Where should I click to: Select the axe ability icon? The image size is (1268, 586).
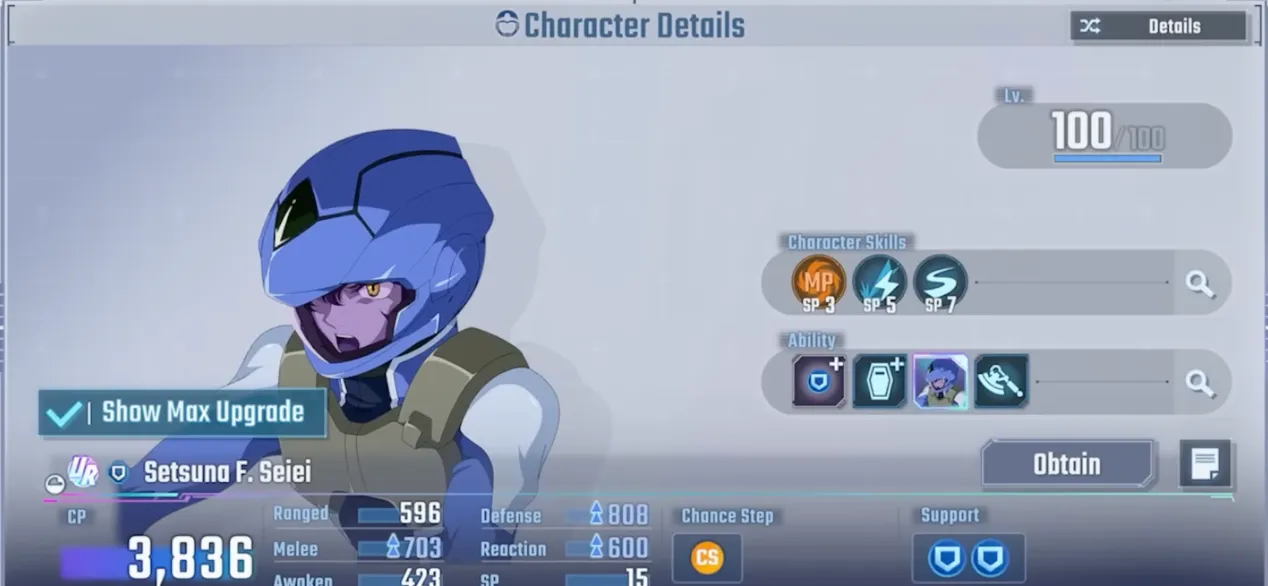[1001, 381]
